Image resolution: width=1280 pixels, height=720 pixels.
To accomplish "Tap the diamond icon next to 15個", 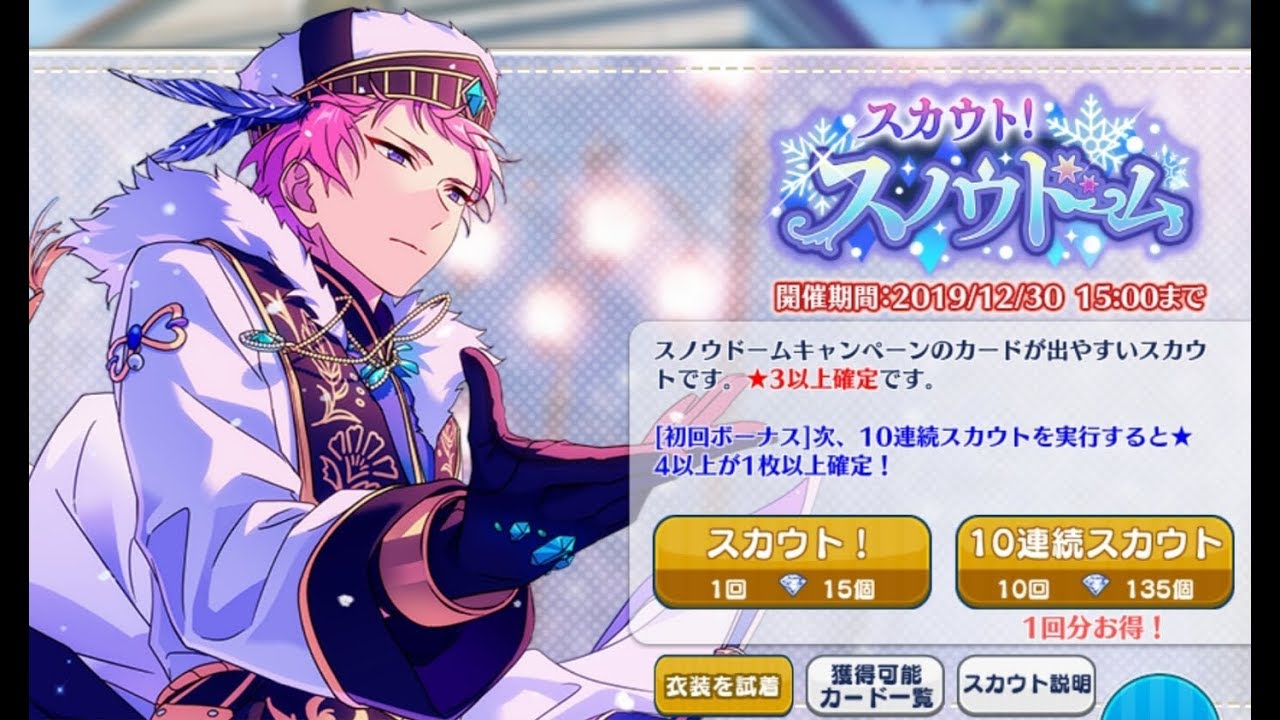I will point(795,585).
